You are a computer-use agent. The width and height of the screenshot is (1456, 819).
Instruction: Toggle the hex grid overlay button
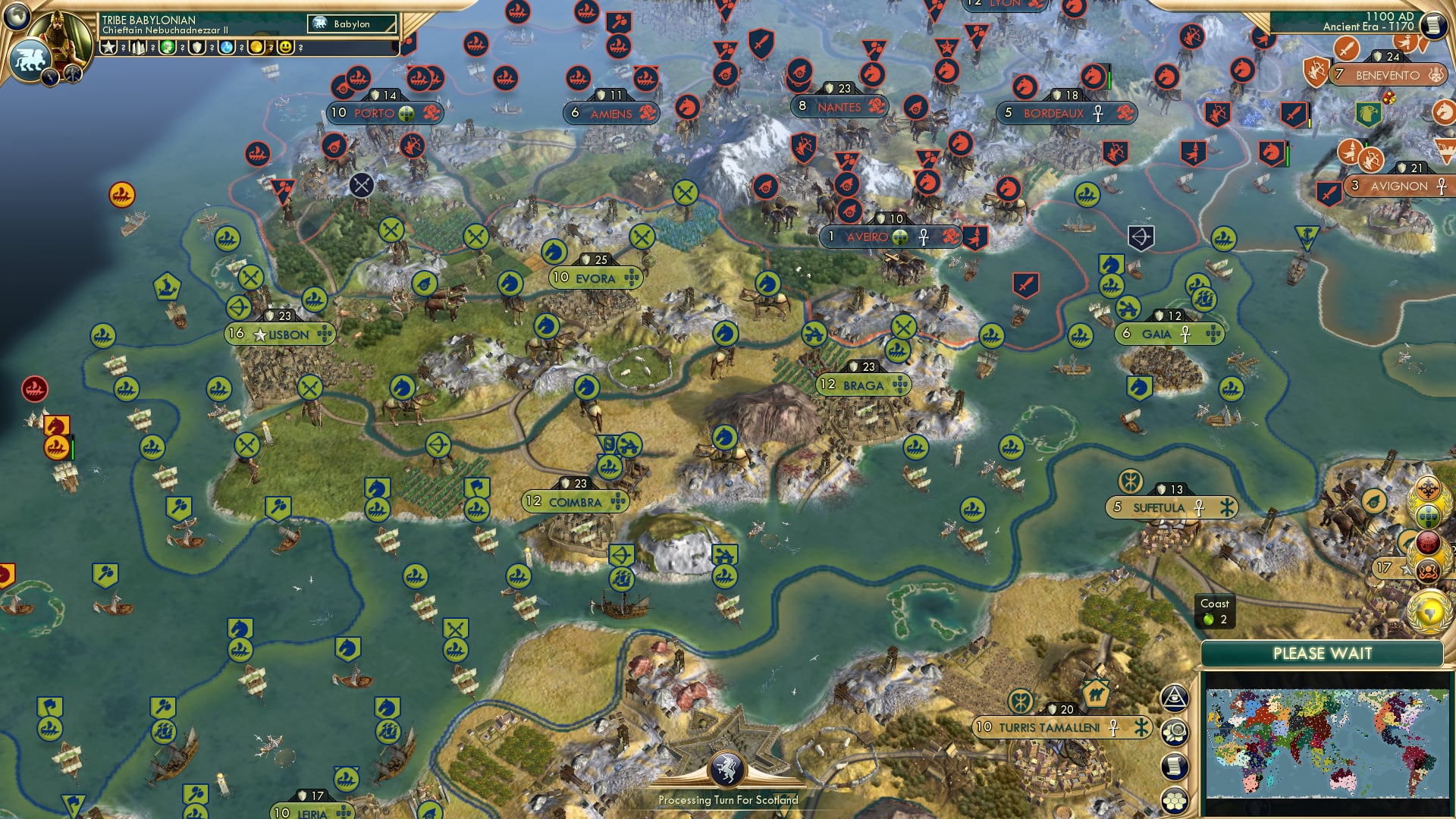coord(1175,800)
